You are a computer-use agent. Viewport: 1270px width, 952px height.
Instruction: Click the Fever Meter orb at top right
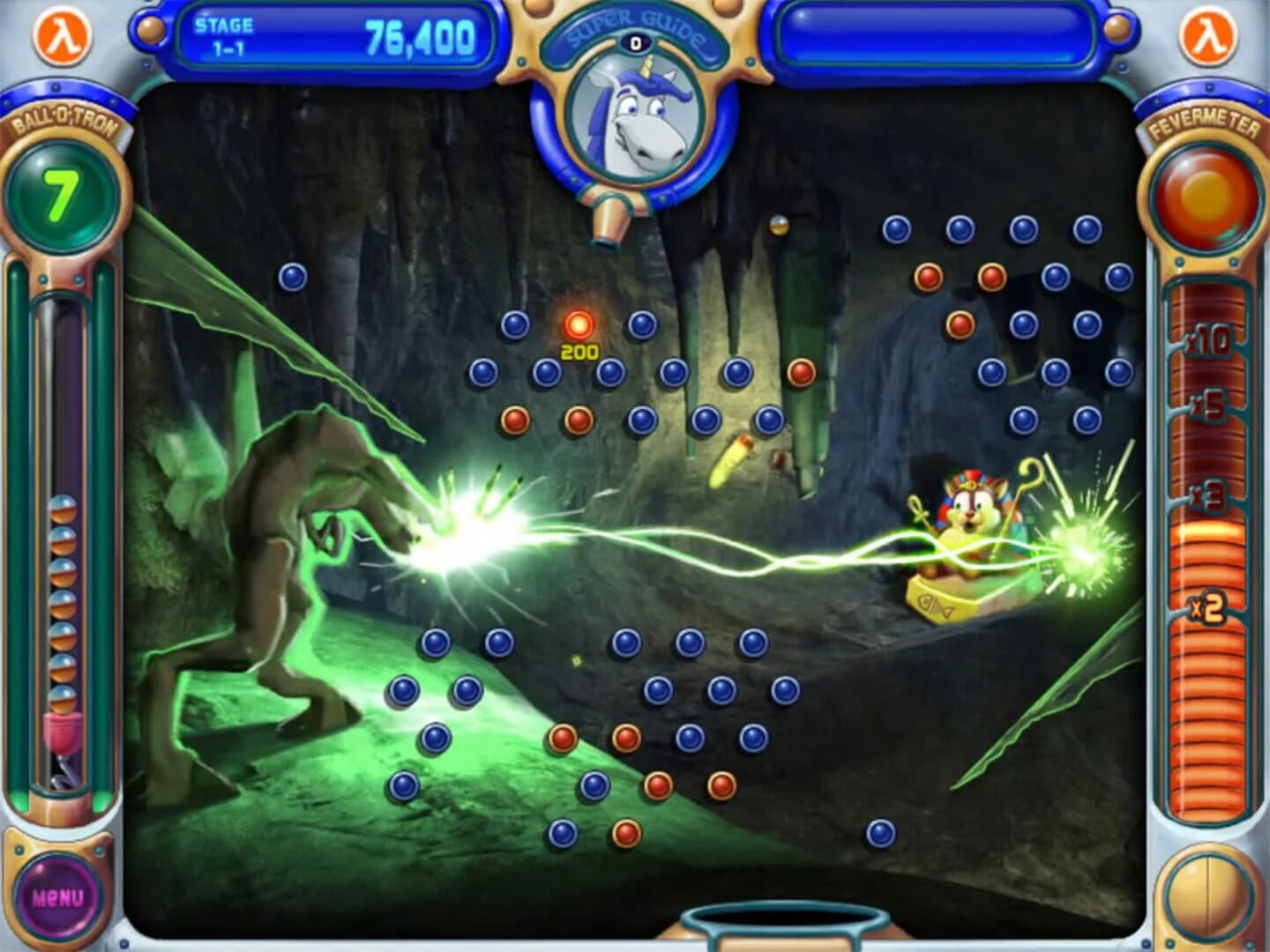point(1205,192)
